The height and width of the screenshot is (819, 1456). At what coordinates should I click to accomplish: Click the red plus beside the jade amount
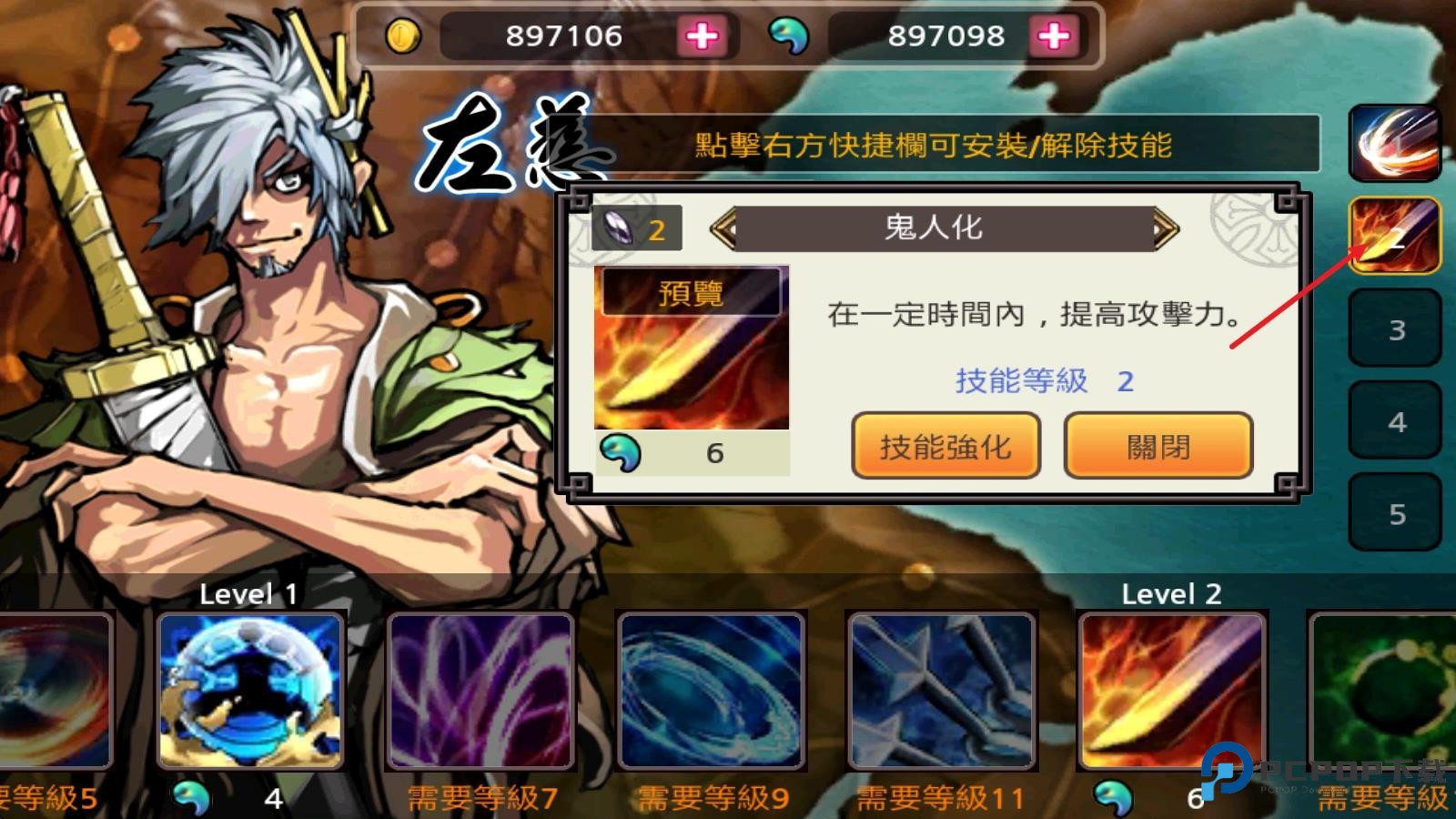(x=1056, y=36)
